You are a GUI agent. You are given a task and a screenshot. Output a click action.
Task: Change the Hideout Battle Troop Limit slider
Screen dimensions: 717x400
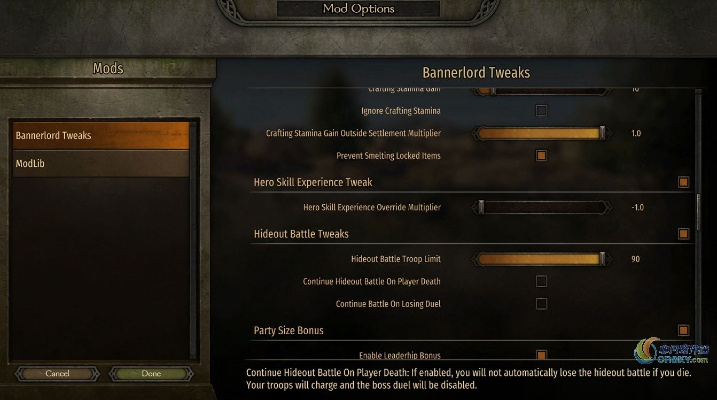coord(540,259)
